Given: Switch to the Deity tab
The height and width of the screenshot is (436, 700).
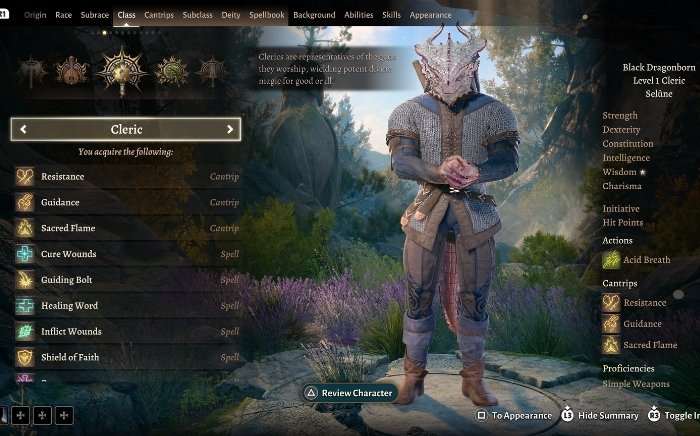Looking at the screenshot, I should 232,15.
